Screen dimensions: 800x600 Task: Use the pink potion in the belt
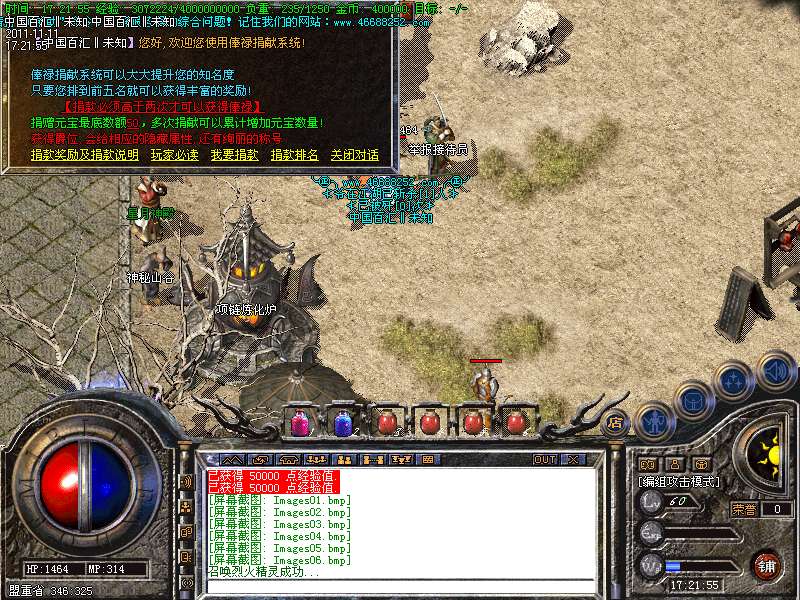click(299, 422)
